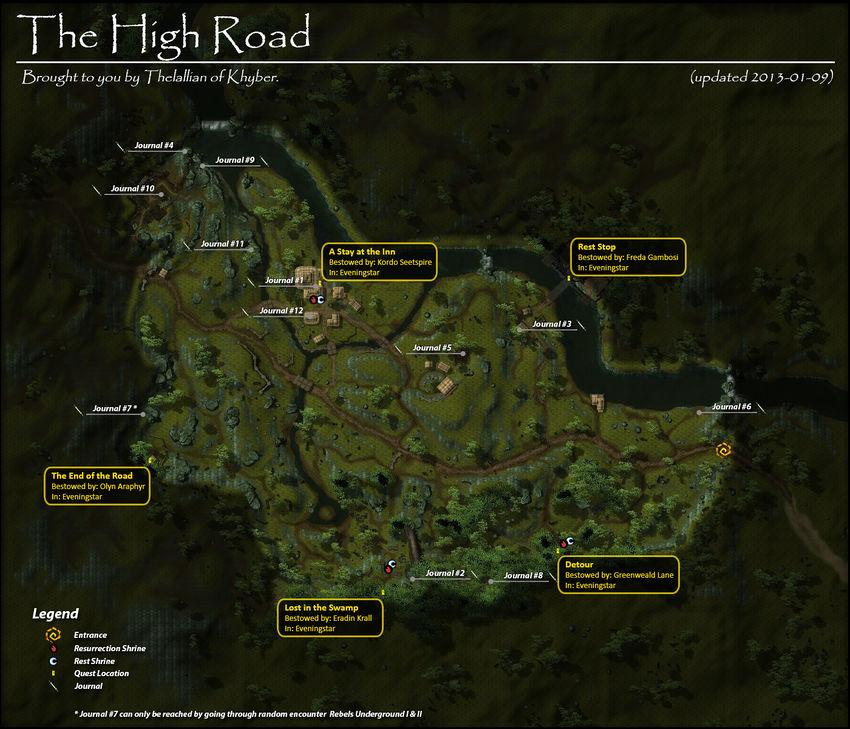Click the Journal entry in the legend

tap(88, 687)
